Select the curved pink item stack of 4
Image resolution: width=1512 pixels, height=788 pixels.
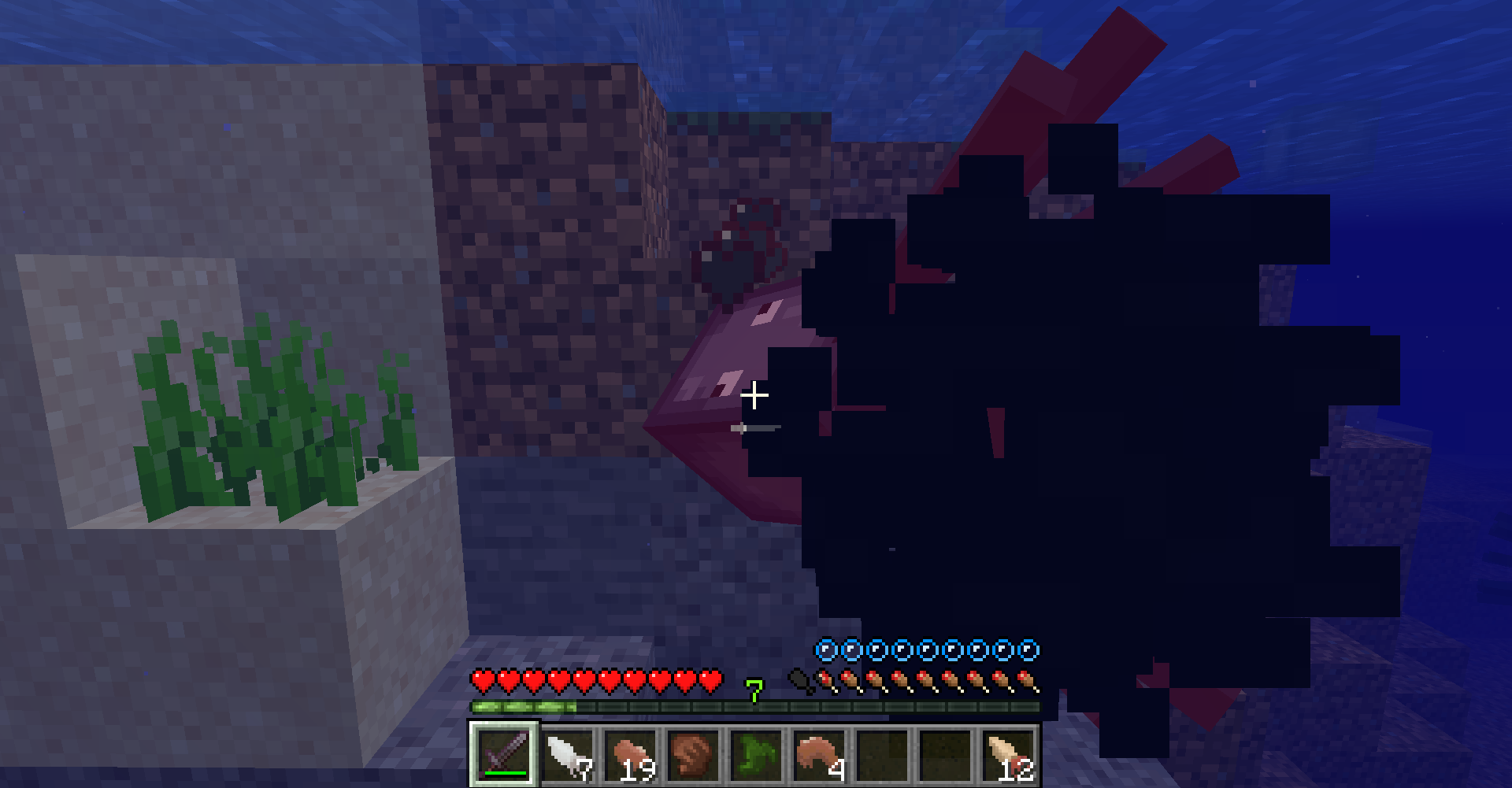click(x=820, y=753)
